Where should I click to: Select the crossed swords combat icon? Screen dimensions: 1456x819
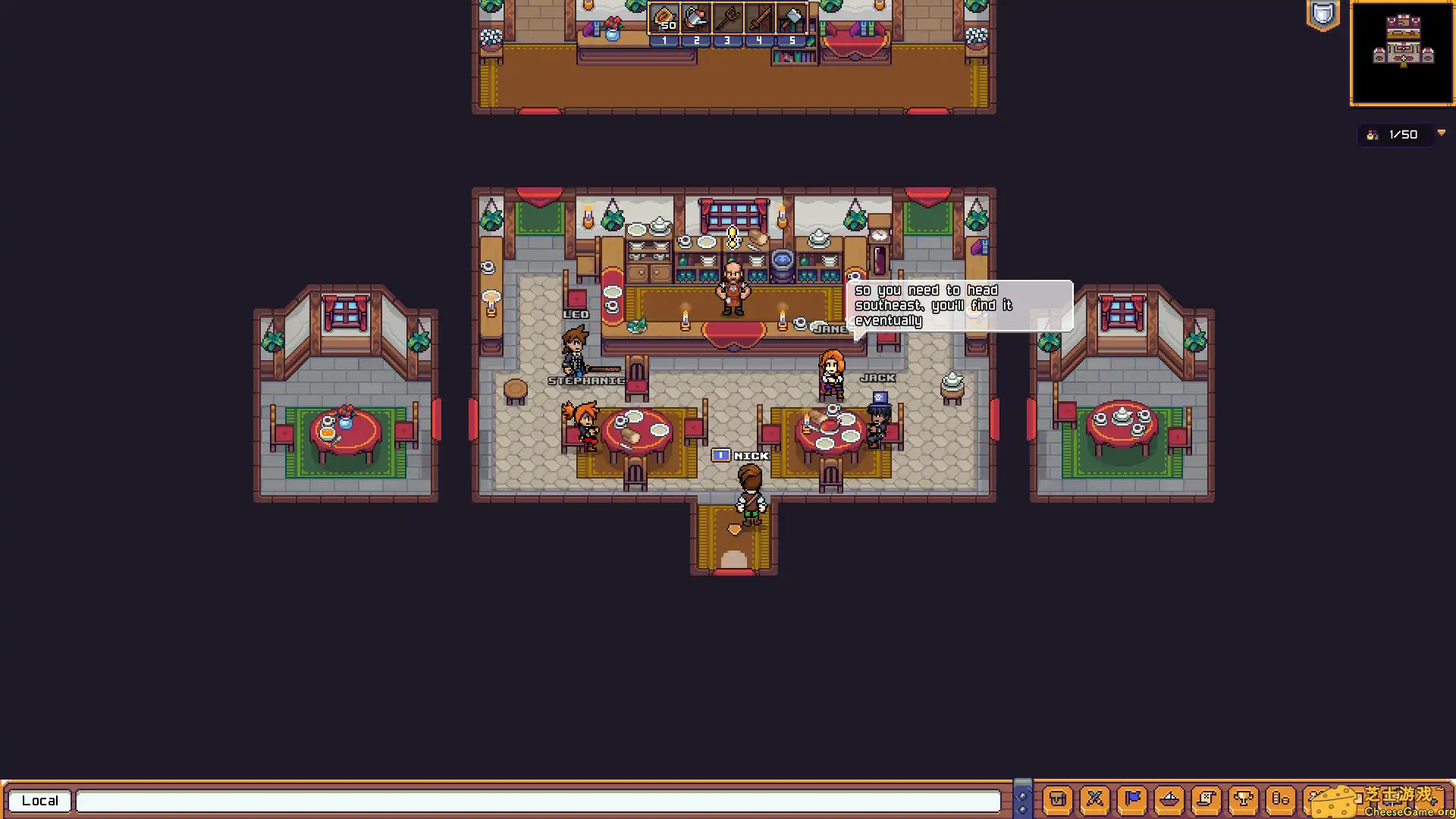(x=1095, y=799)
